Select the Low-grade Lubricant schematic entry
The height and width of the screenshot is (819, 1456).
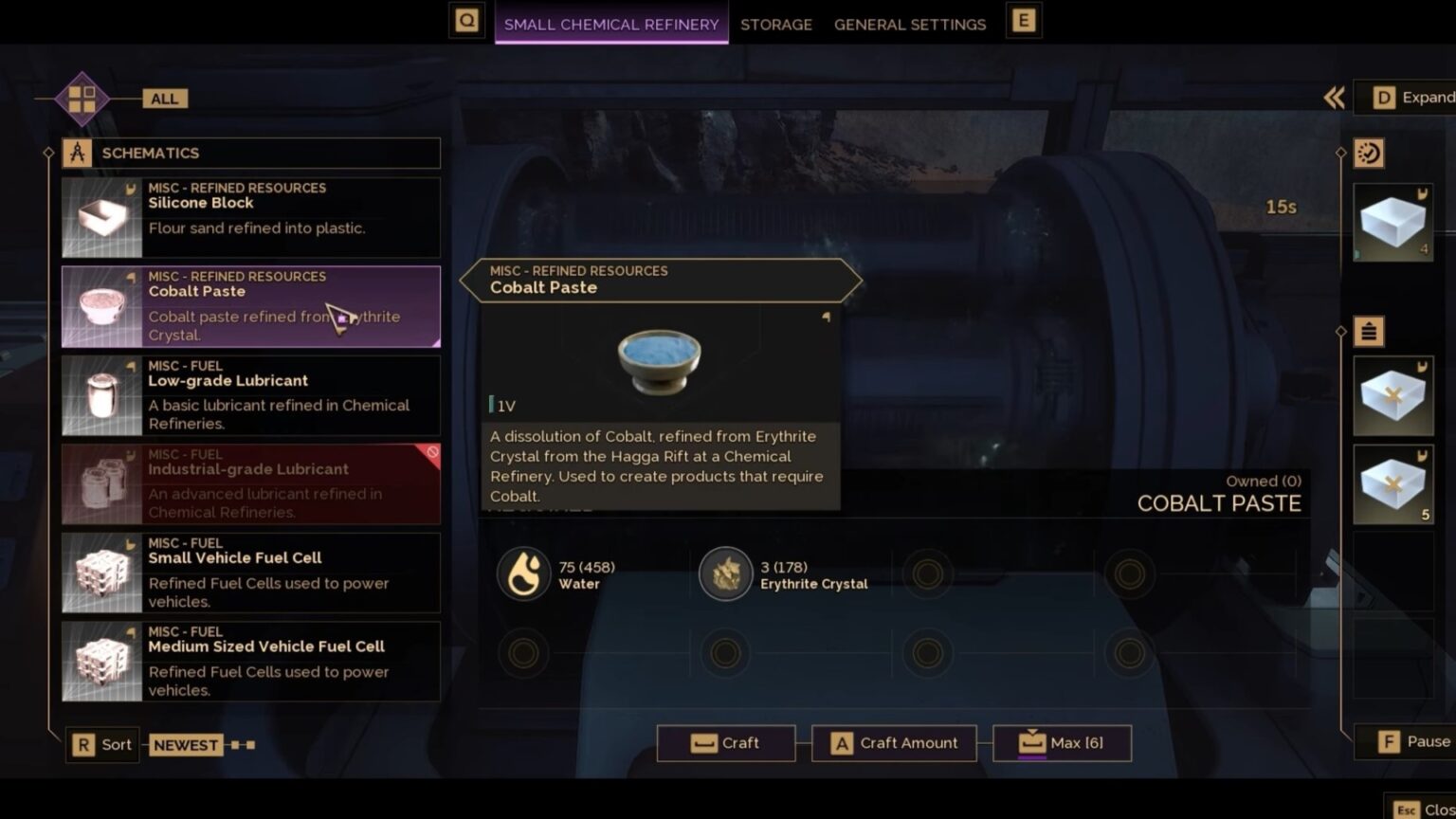click(250, 394)
